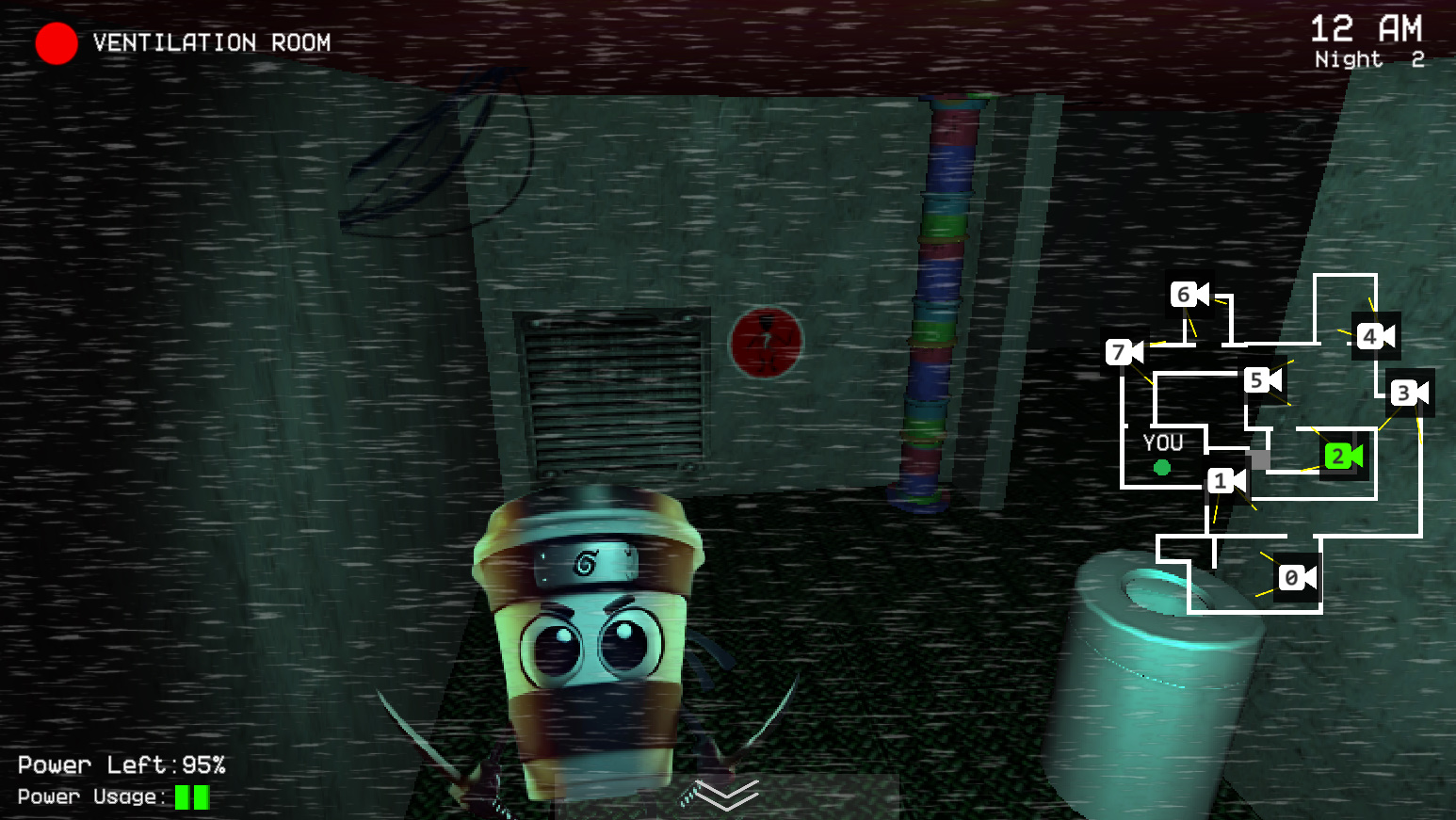Image resolution: width=1456 pixels, height=820 pixels.
Task: Open camera 3 on the facility map
Action: click(x=1408, y=394)
